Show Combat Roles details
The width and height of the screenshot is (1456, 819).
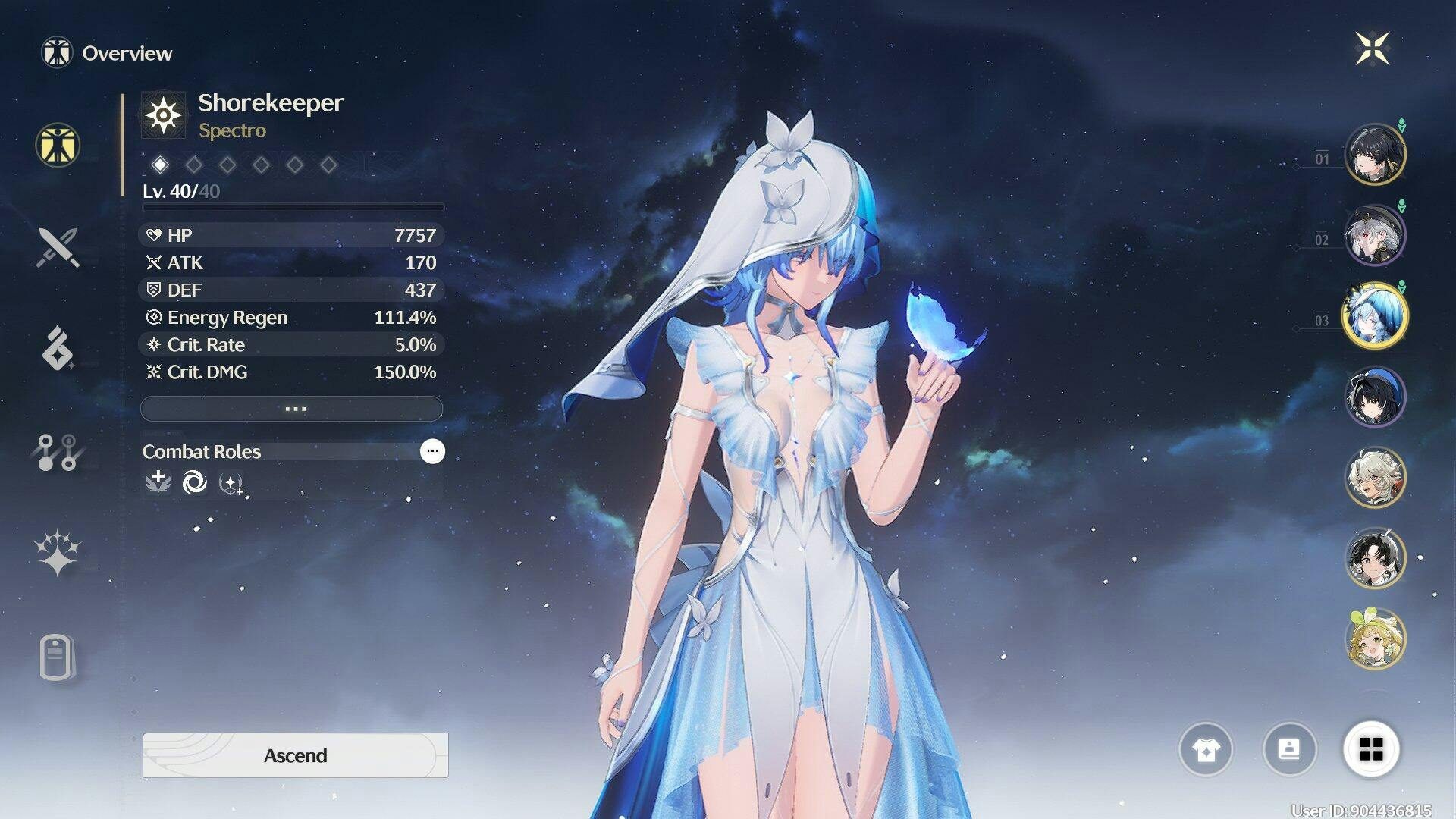(432, 451)
